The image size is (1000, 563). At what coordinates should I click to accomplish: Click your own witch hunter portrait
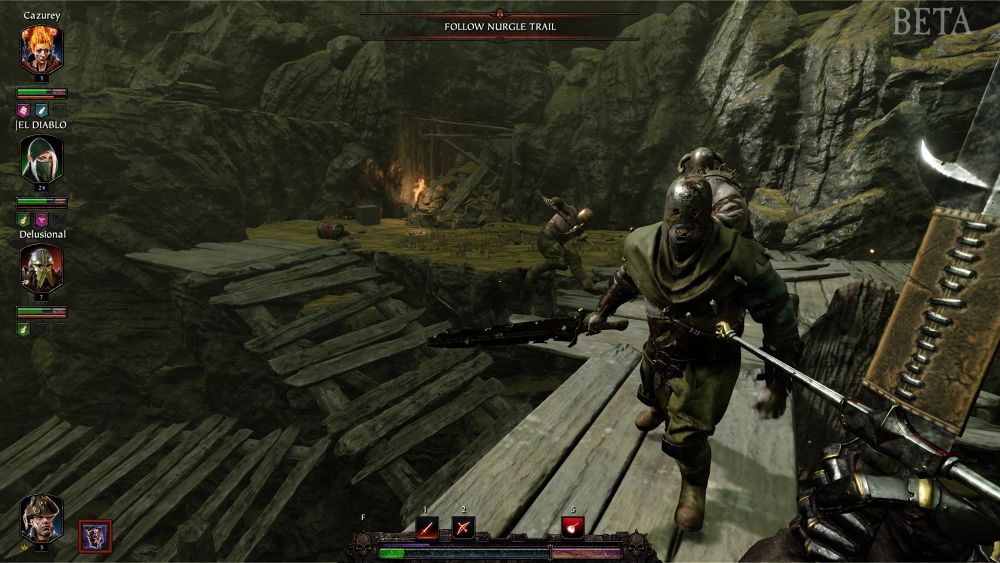click(x=42, y=517)
